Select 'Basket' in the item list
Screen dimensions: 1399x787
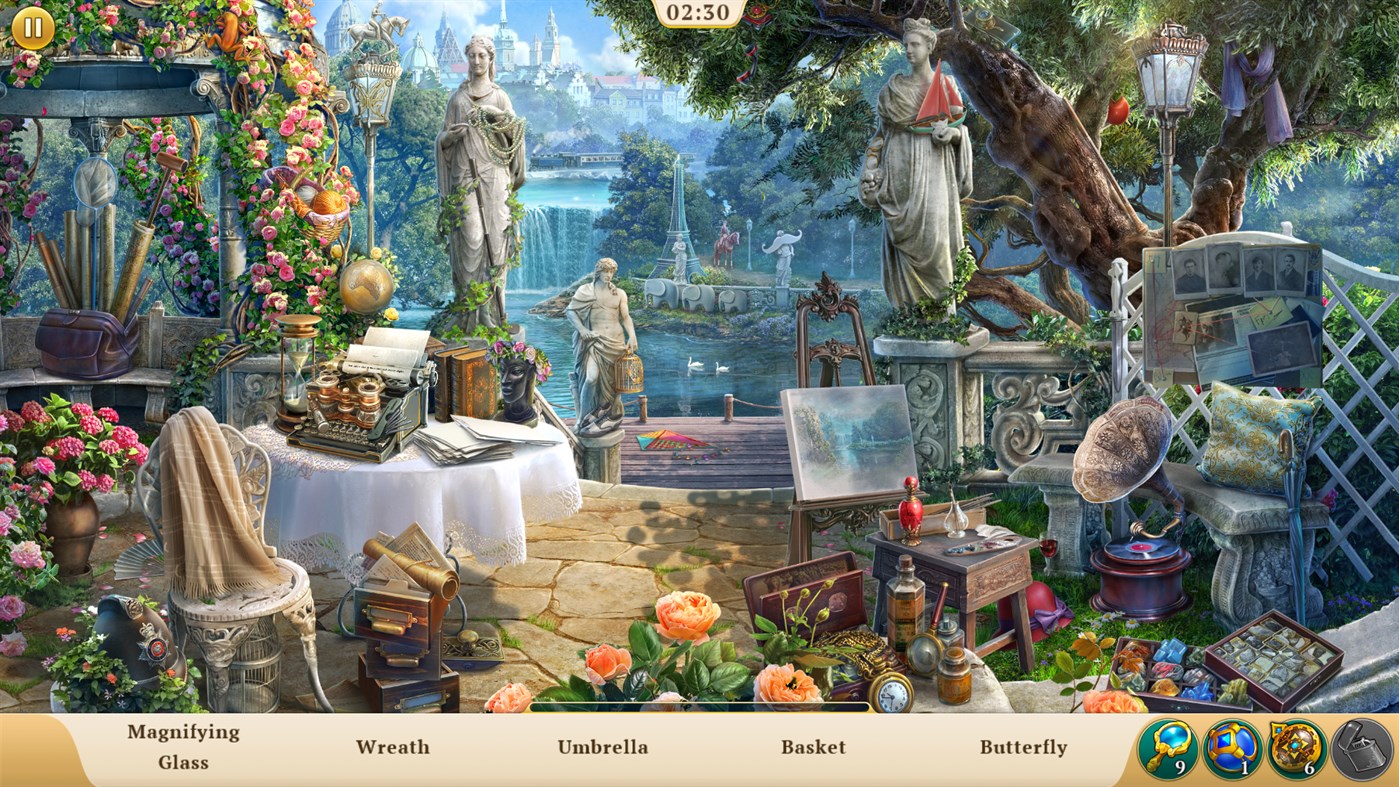[x=814, y=746]
